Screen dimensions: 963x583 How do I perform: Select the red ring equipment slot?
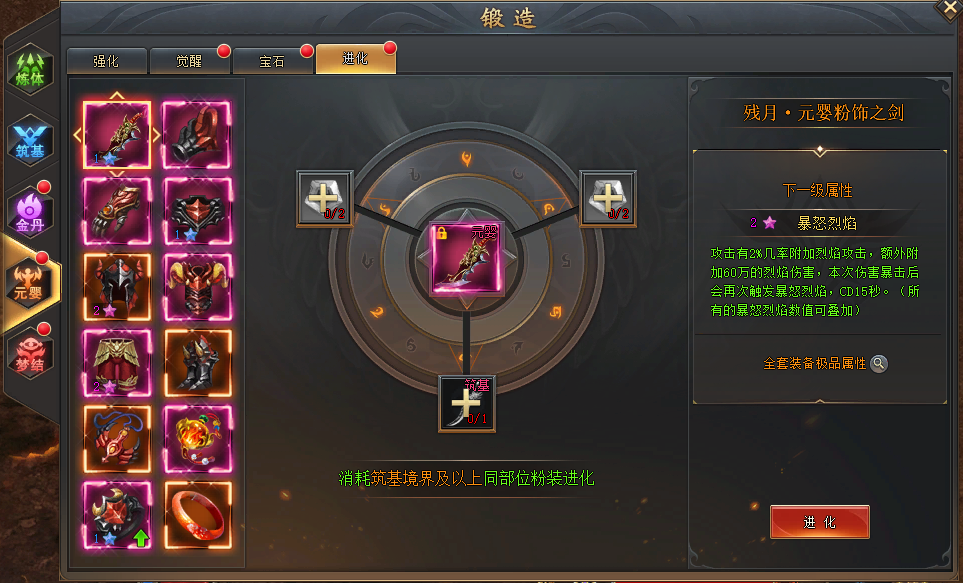(197, 516)
